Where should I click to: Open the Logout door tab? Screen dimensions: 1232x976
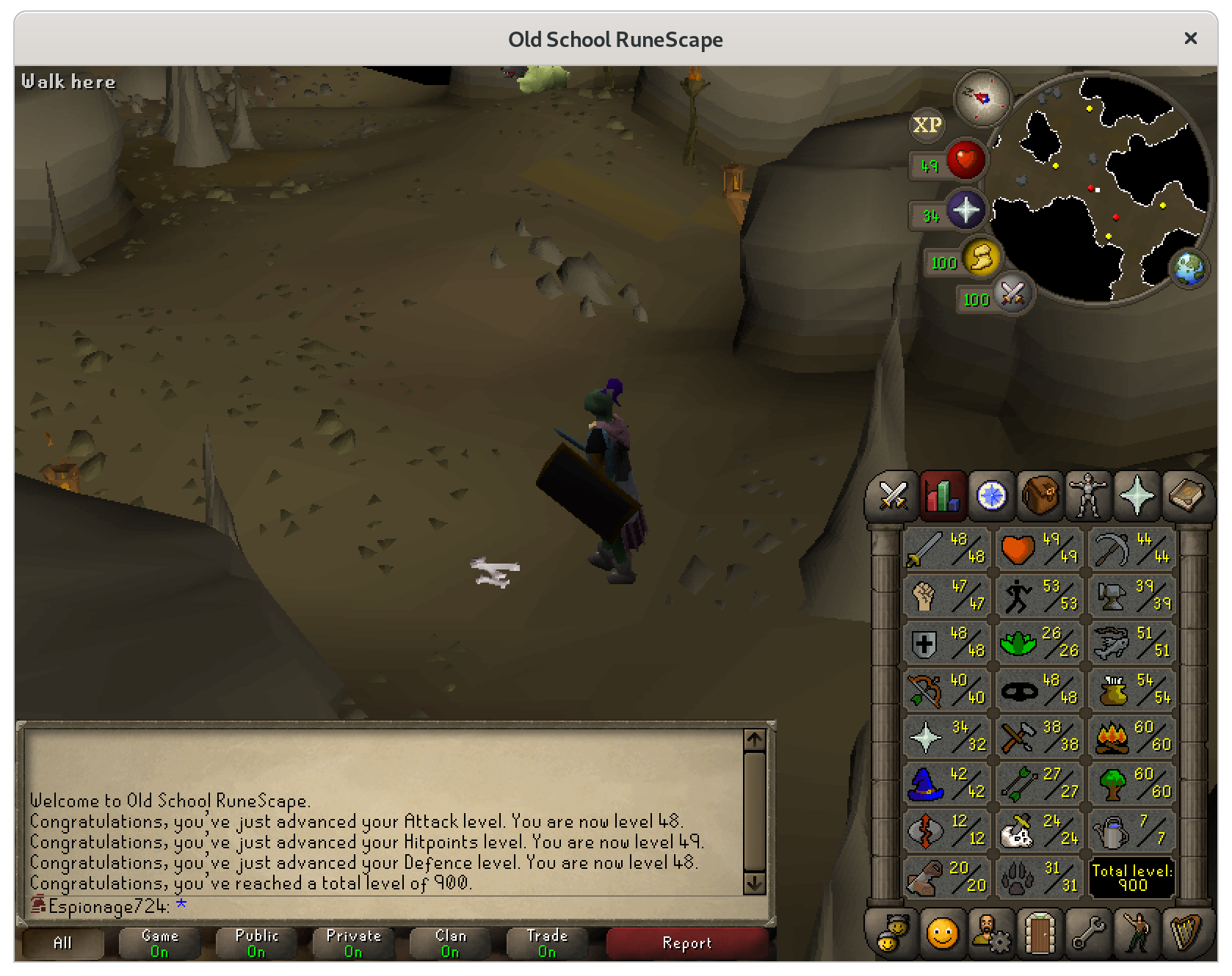click(1040, 933)
